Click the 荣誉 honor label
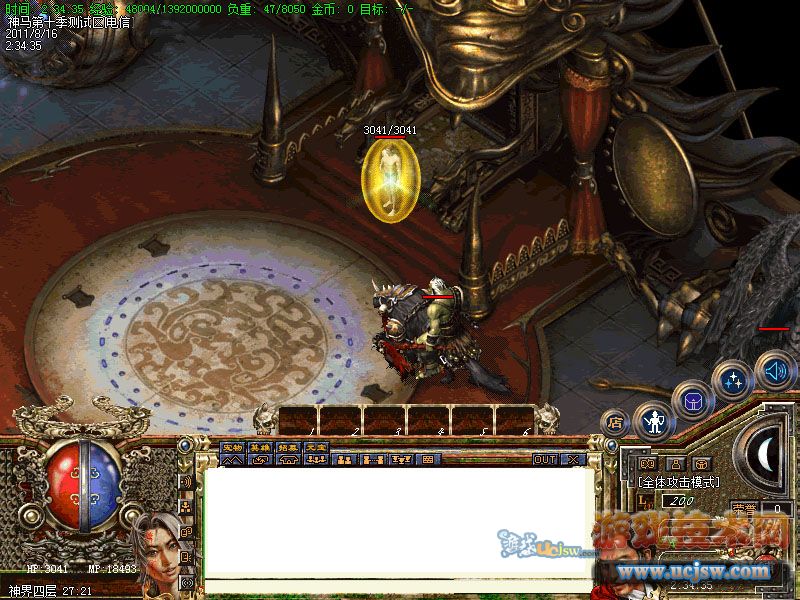 tap(745, 508)
